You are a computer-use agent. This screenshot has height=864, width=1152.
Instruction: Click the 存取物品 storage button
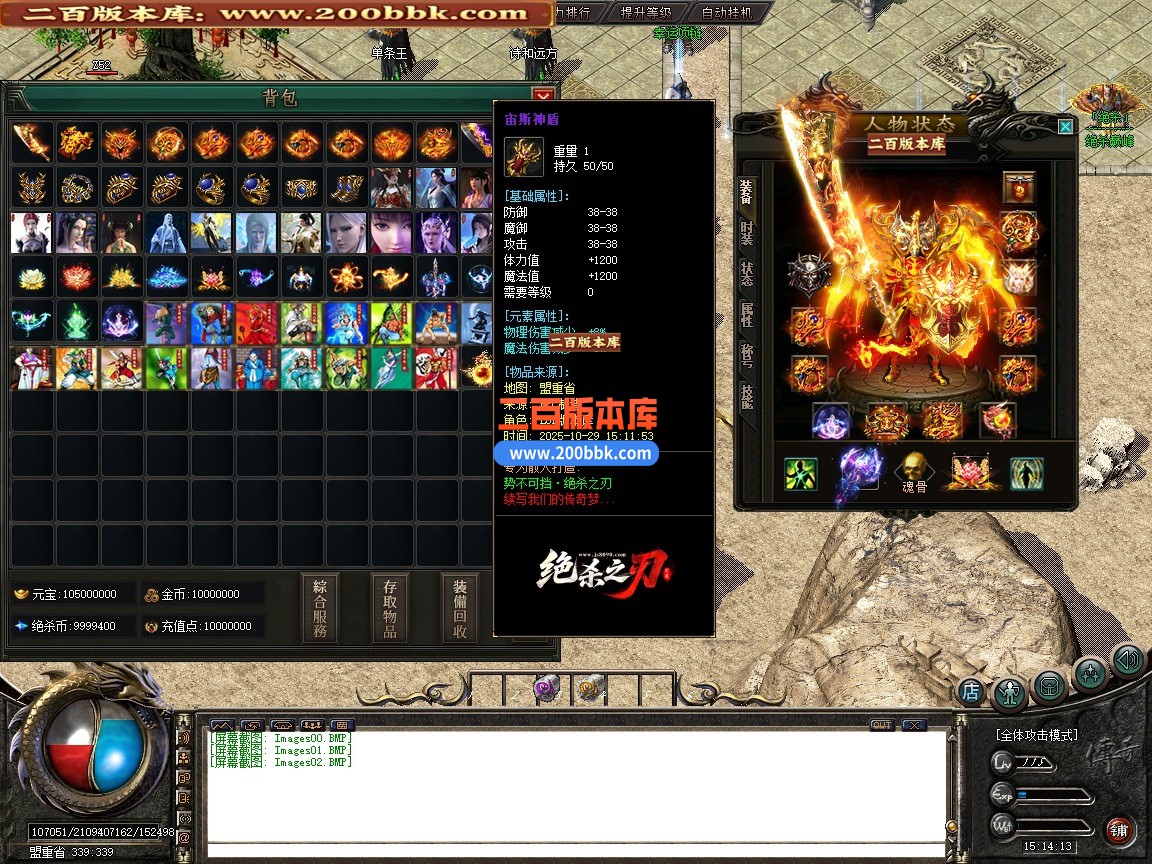pyautogui.click(x=390, y=608)
